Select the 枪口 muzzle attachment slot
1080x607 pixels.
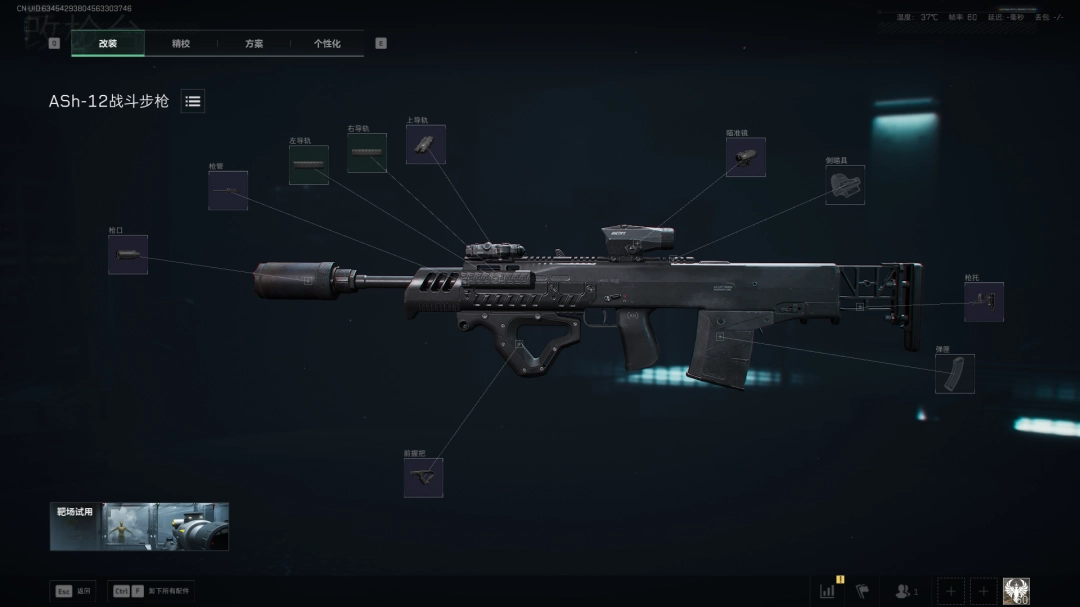[128, 255]
